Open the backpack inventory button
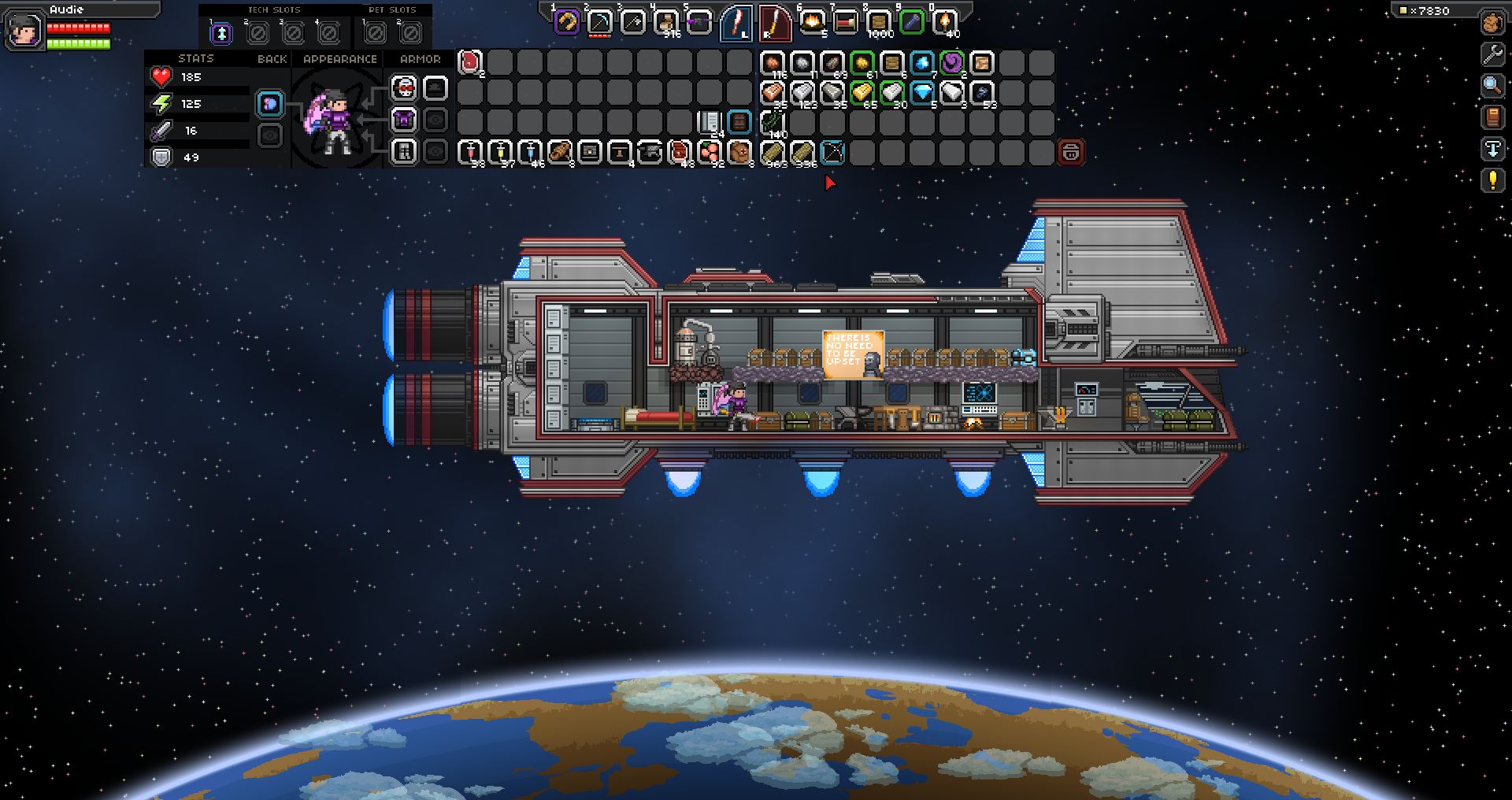Screen dimensions: 1512x800 pyautogui.click(x=1492, y=23)
